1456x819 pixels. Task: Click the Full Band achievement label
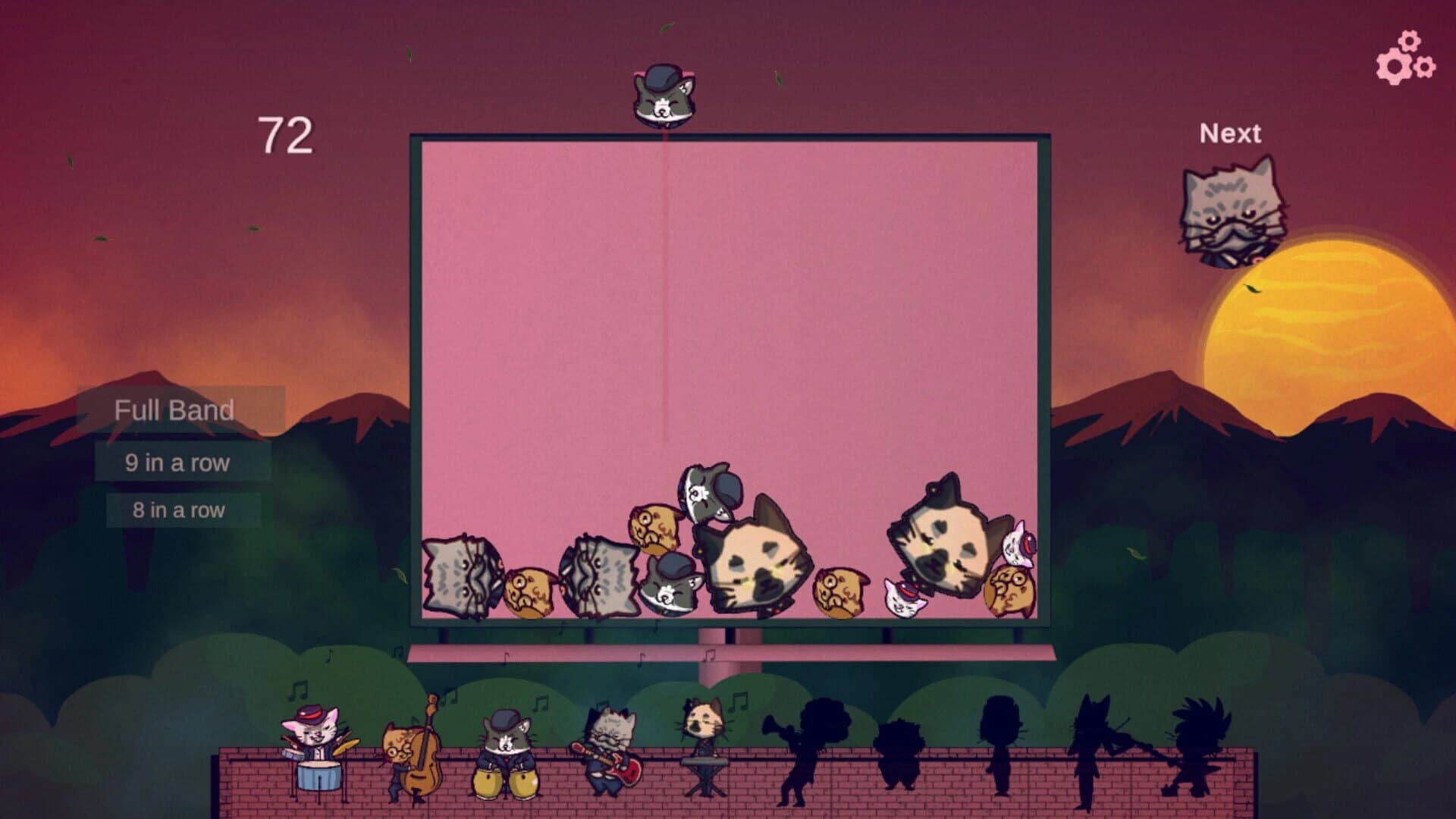pos(174,410)
